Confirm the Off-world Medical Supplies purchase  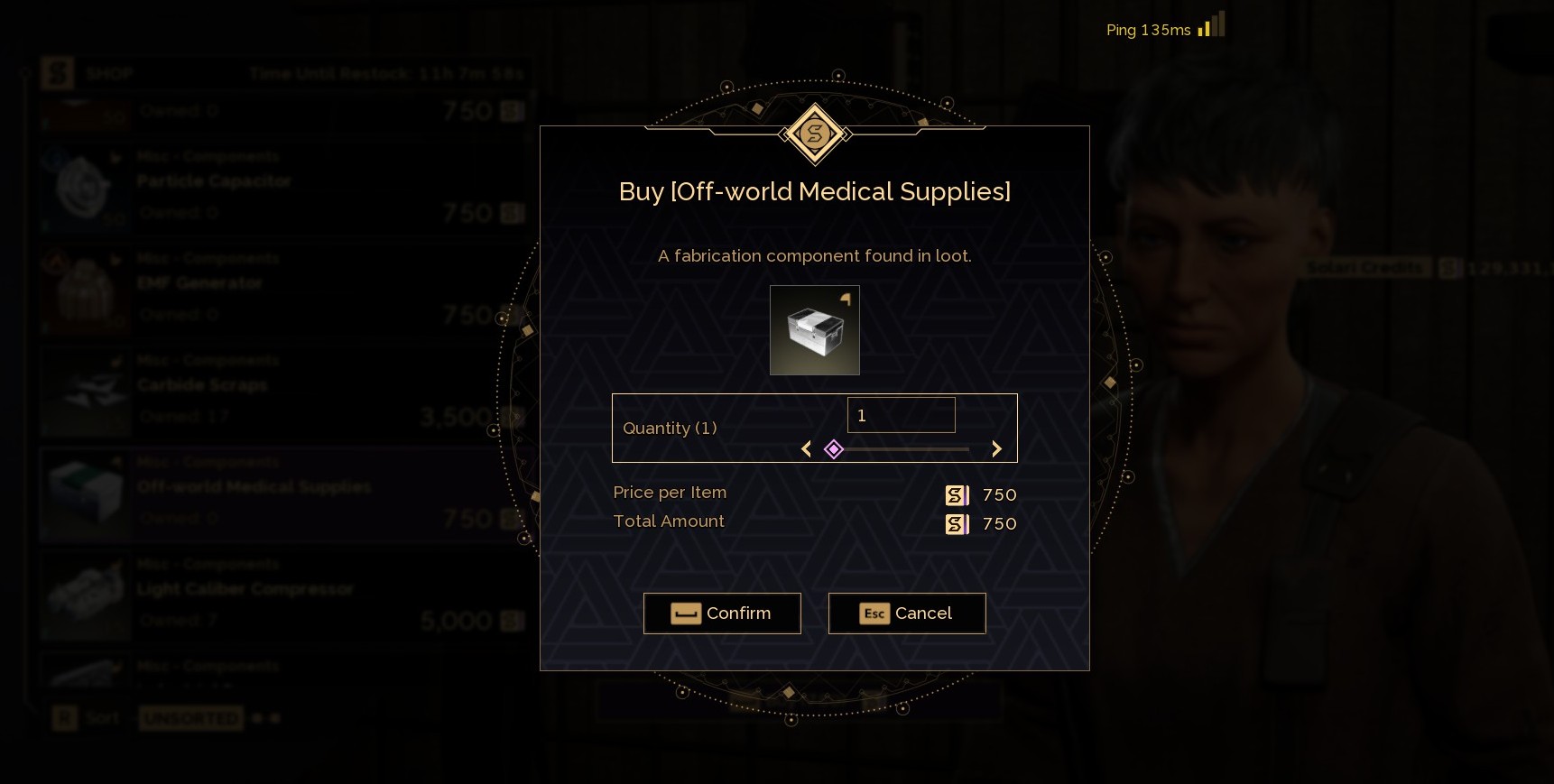722,613
